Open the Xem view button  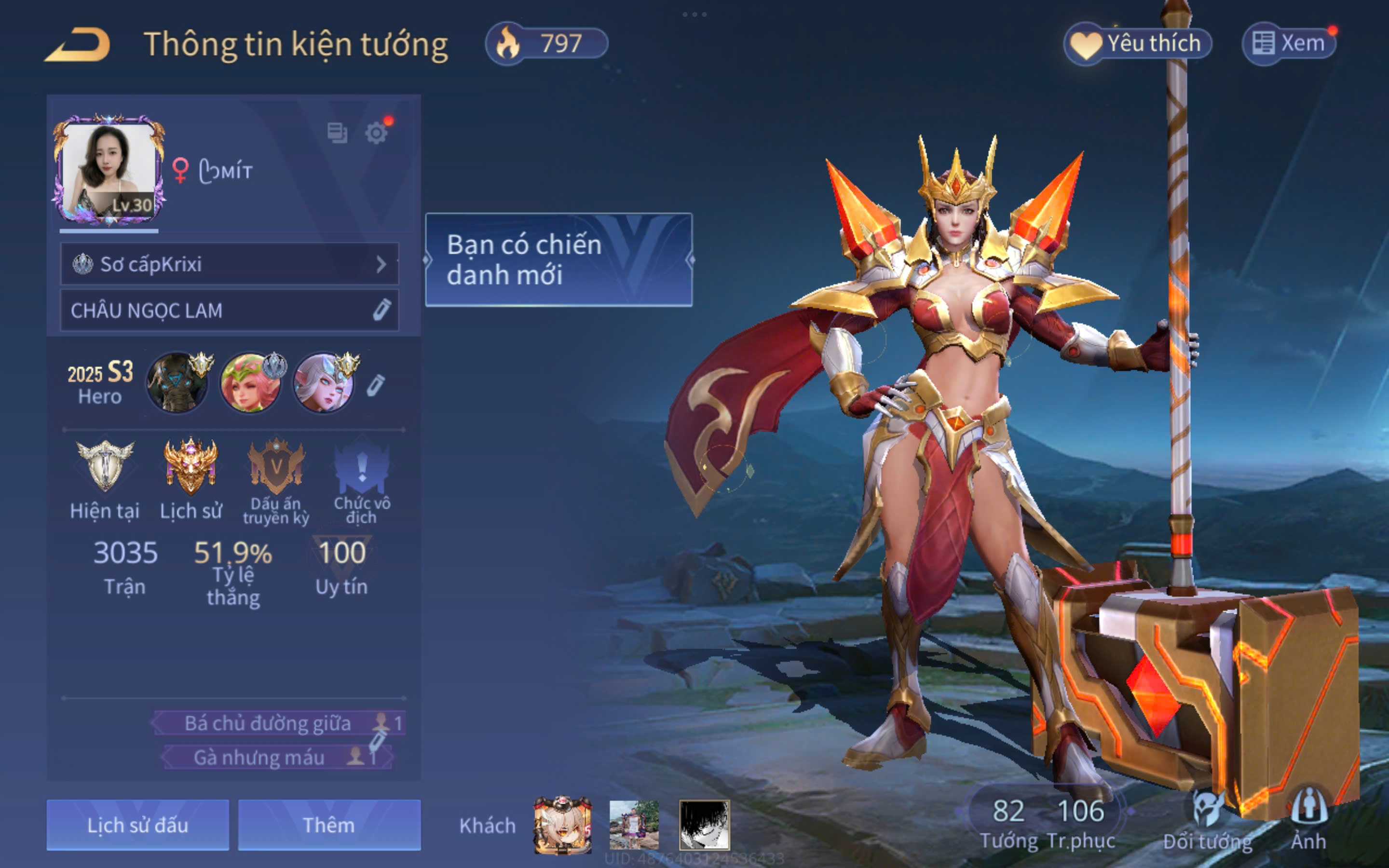tap(1289, 43)
